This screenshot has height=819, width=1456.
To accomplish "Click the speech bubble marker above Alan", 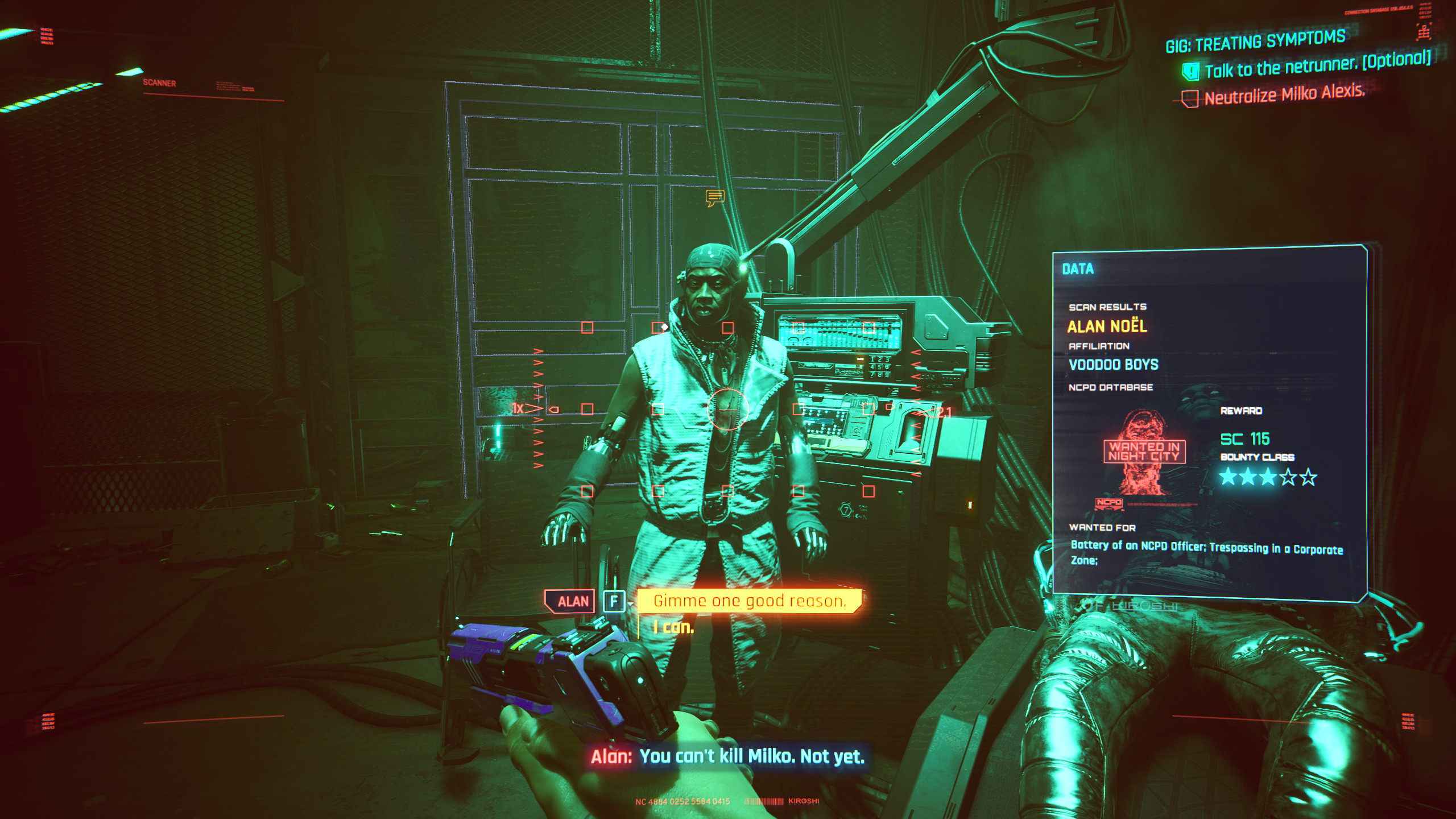I will 715,198.
